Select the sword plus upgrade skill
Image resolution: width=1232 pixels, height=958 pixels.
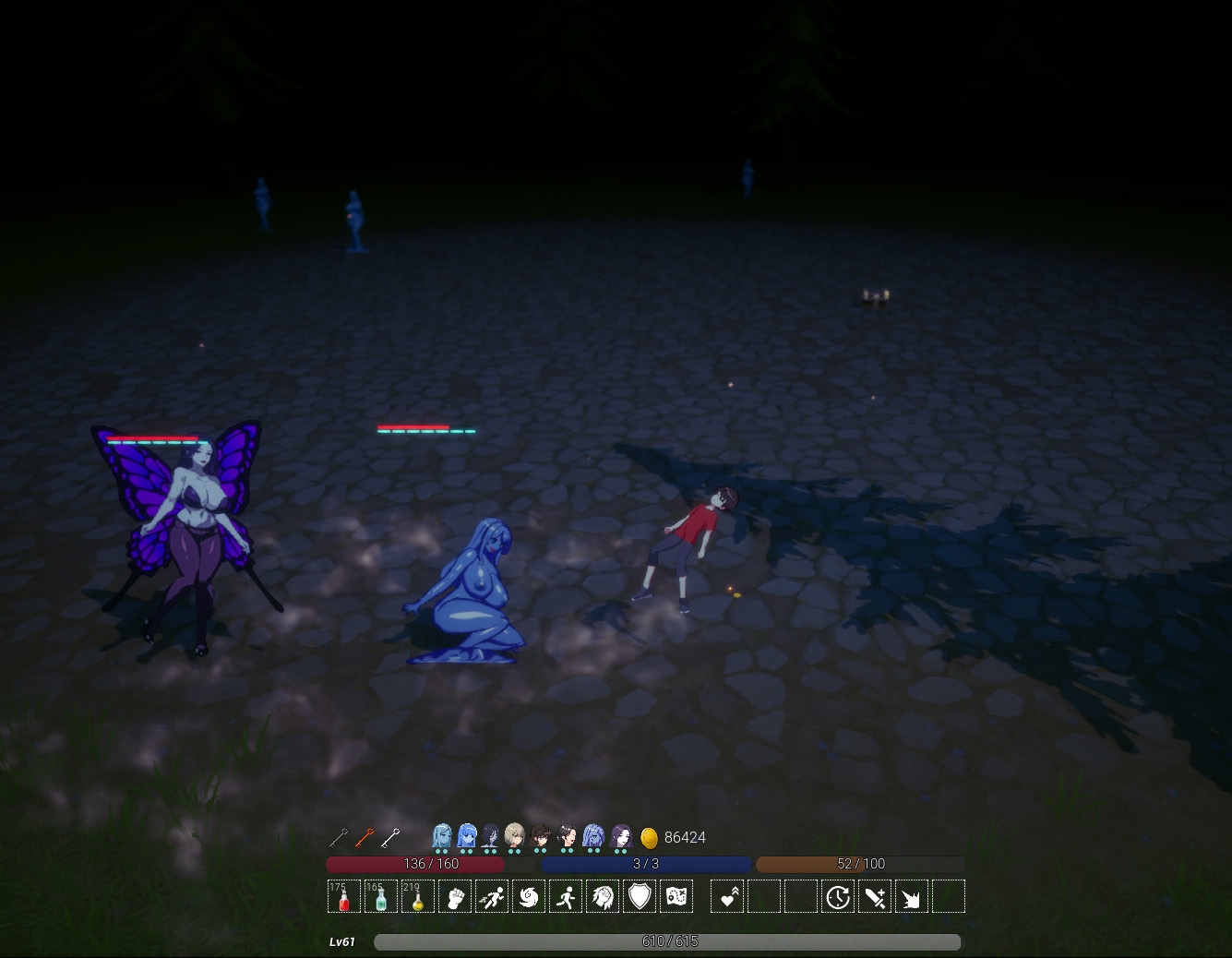[x=875, y=897]
